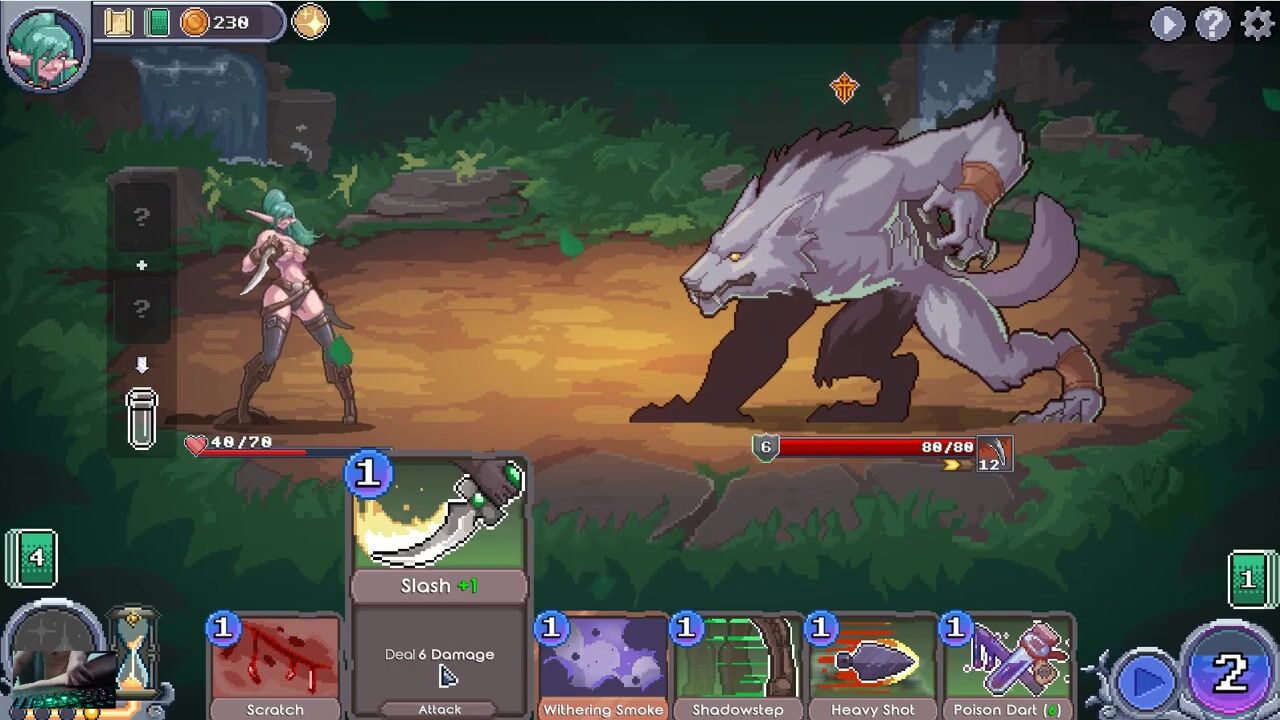The width and height of the screenshot is (1280, 720).
Task: Select the Heavy Shot card
Action: pos(872,666)
